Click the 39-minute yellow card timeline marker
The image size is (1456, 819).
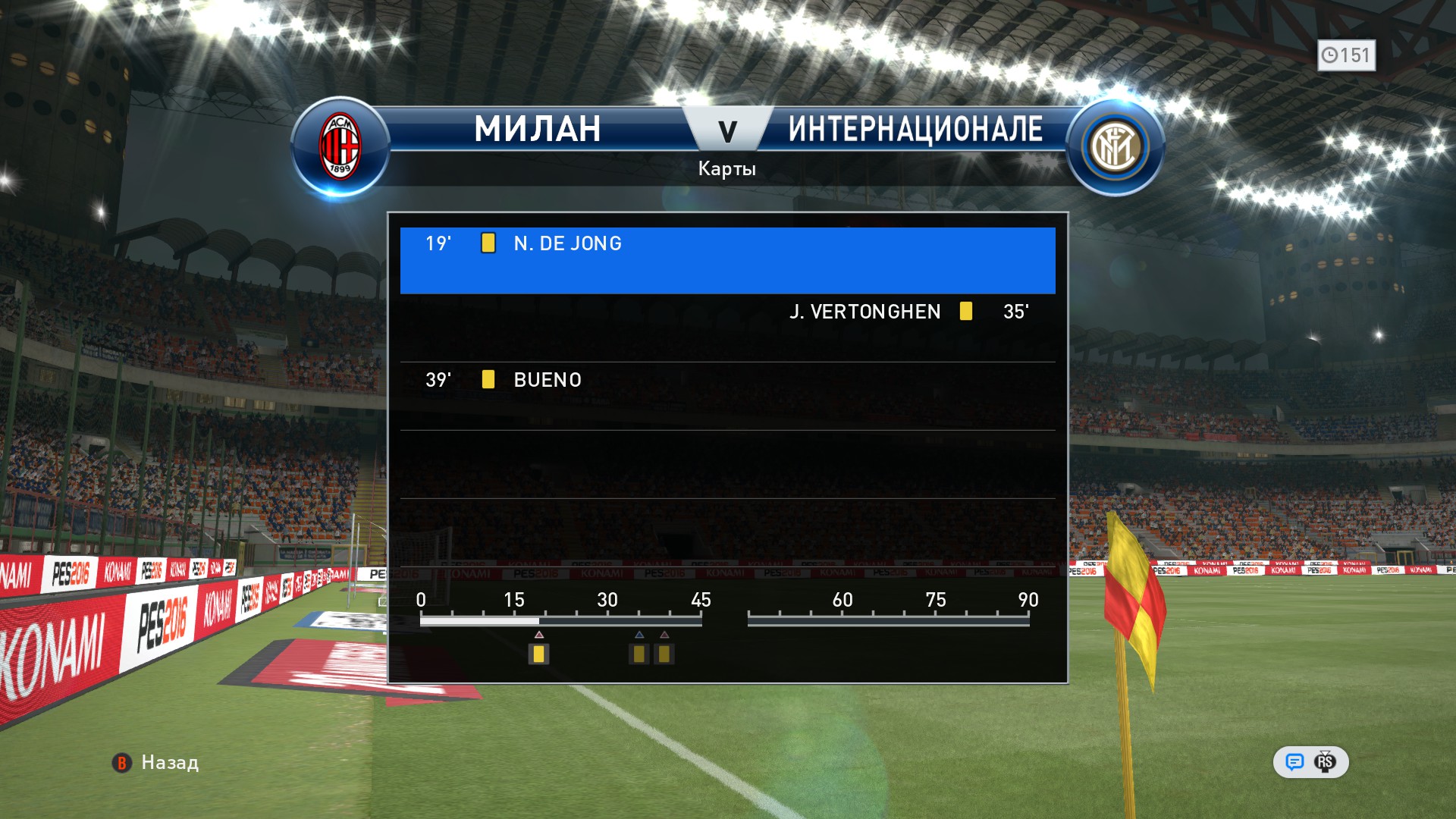(x=664, y=654)
